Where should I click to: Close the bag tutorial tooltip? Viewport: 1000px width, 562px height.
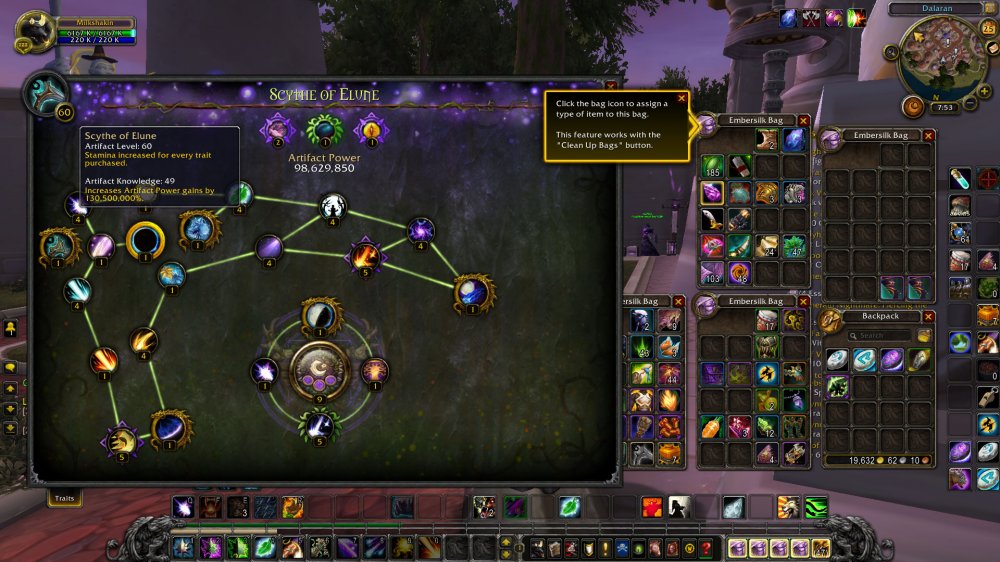point(682,98)
